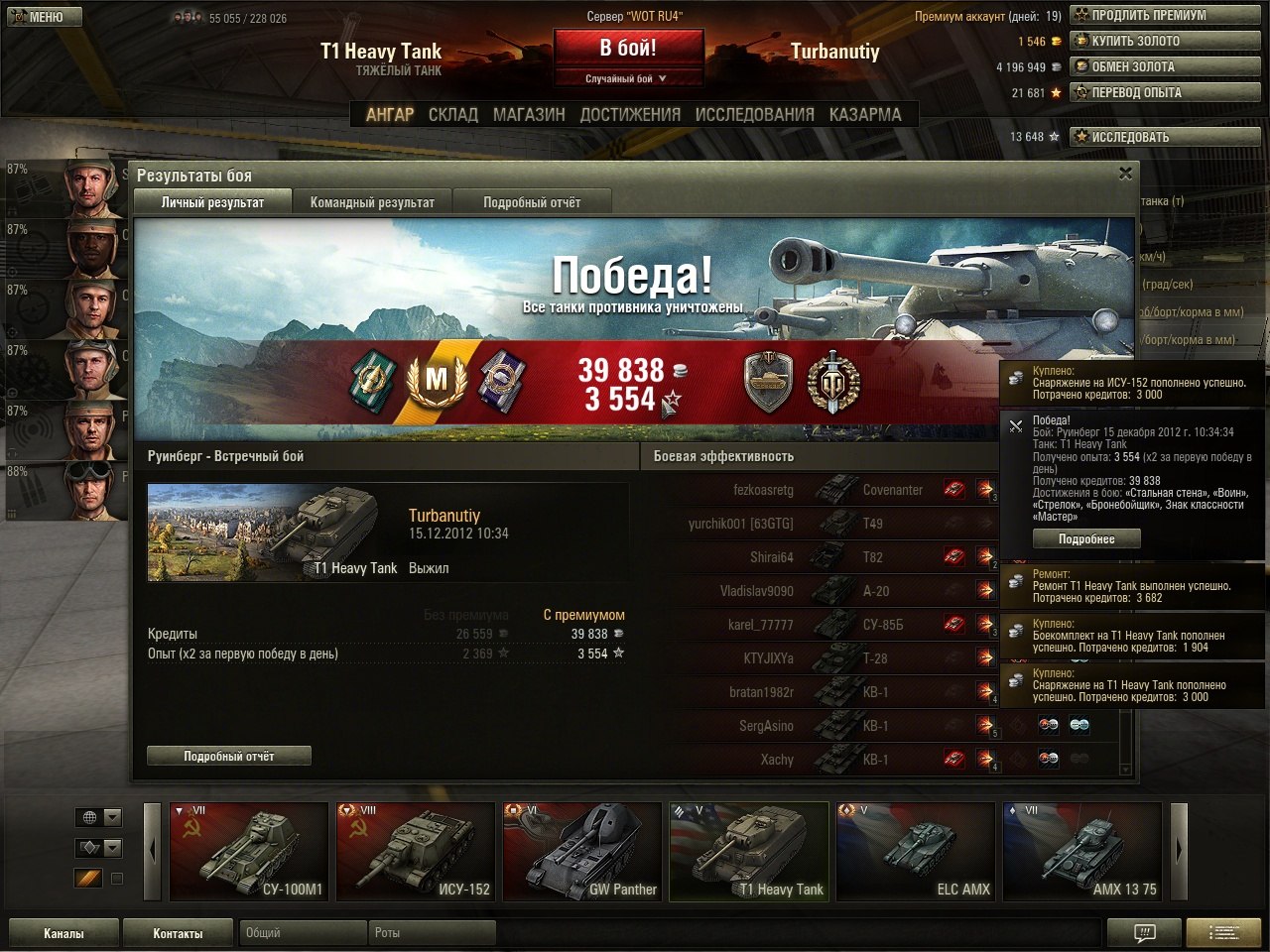This screenshot has height=952, width=1270.
Task: Switch to the Склад tab
Action: coord(452,114)
